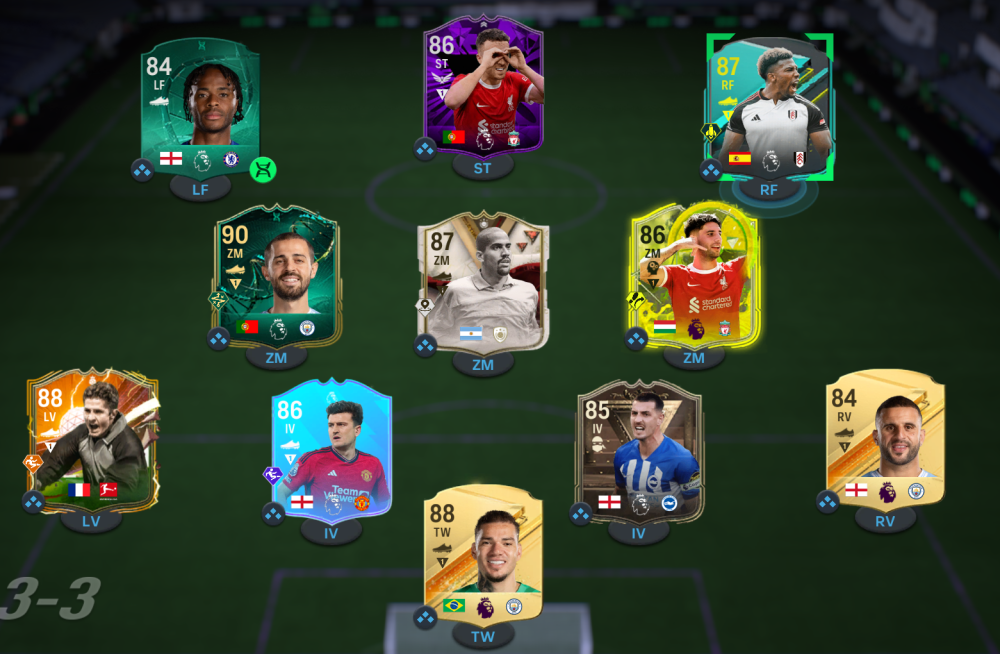Select the 86 IV Manchester United card

click(332, 447)
